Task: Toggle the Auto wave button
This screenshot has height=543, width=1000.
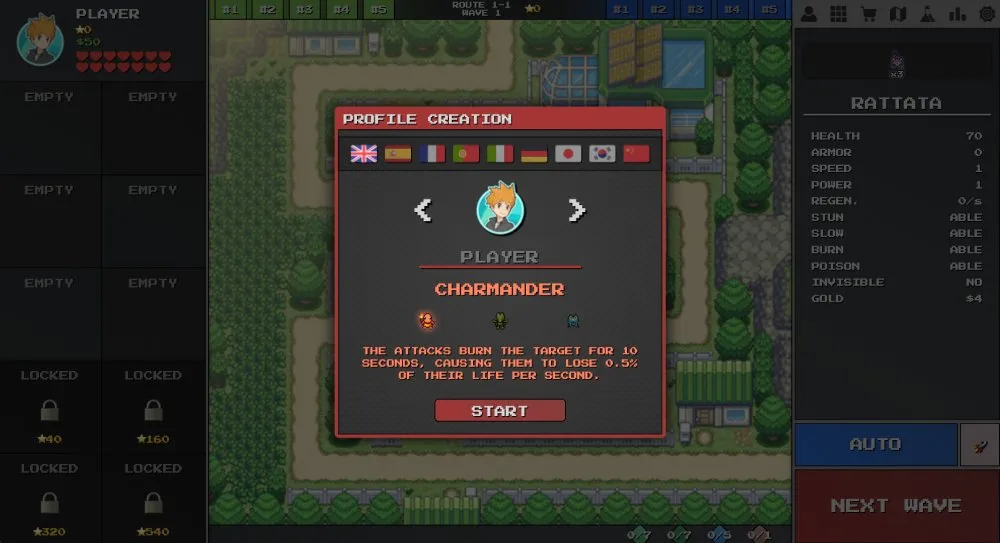Action: [x=875, y=444]
